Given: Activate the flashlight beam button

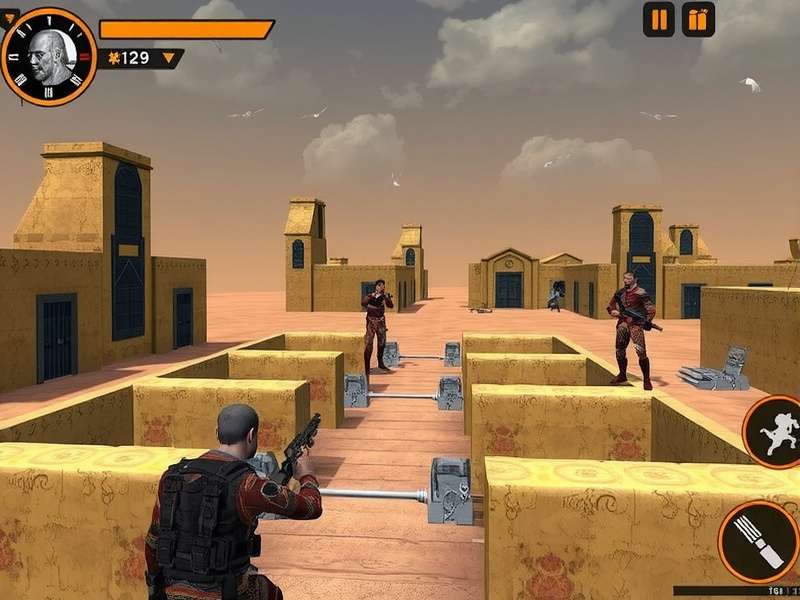Looking at the screenshot, I should 759,541.
